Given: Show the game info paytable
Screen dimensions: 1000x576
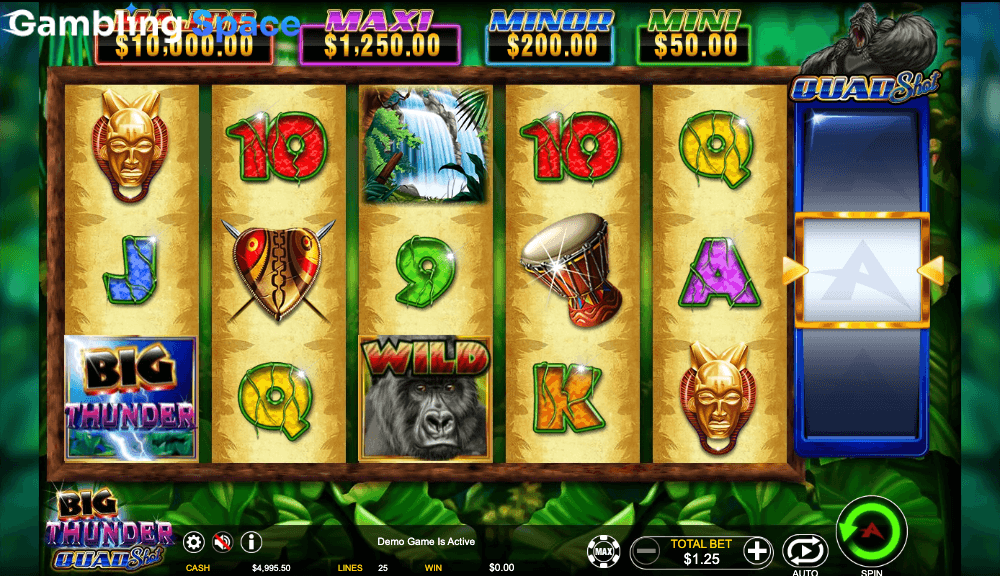Looking at the screenshot, I should [251, 542].
